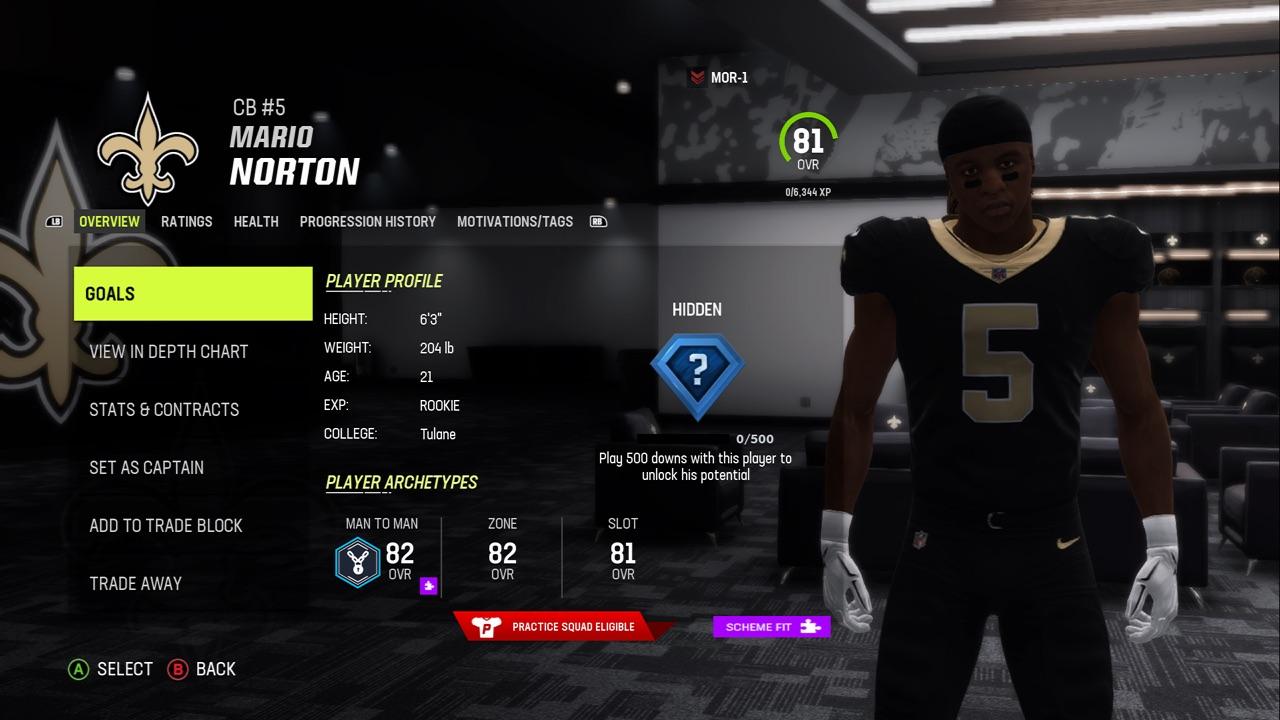Choose Add to Trade Block
1280x720 pixels.
click(165, 526)
